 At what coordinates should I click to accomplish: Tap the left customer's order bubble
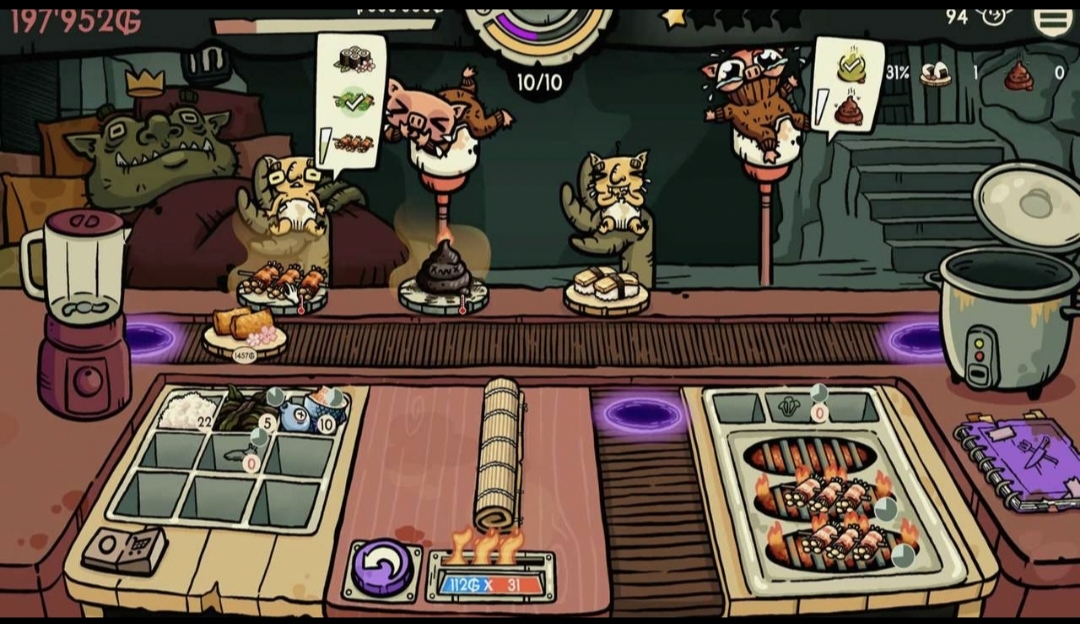(349, 104)
